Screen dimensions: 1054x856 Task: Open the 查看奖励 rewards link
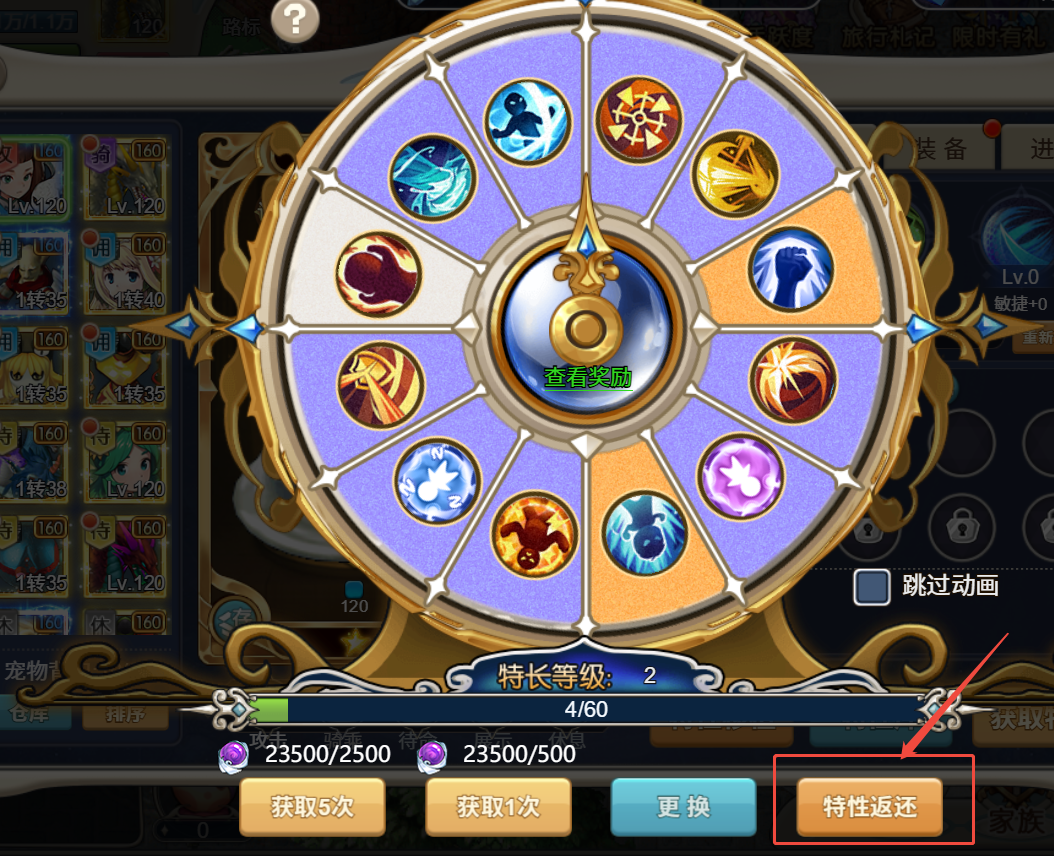pos(588,377)
